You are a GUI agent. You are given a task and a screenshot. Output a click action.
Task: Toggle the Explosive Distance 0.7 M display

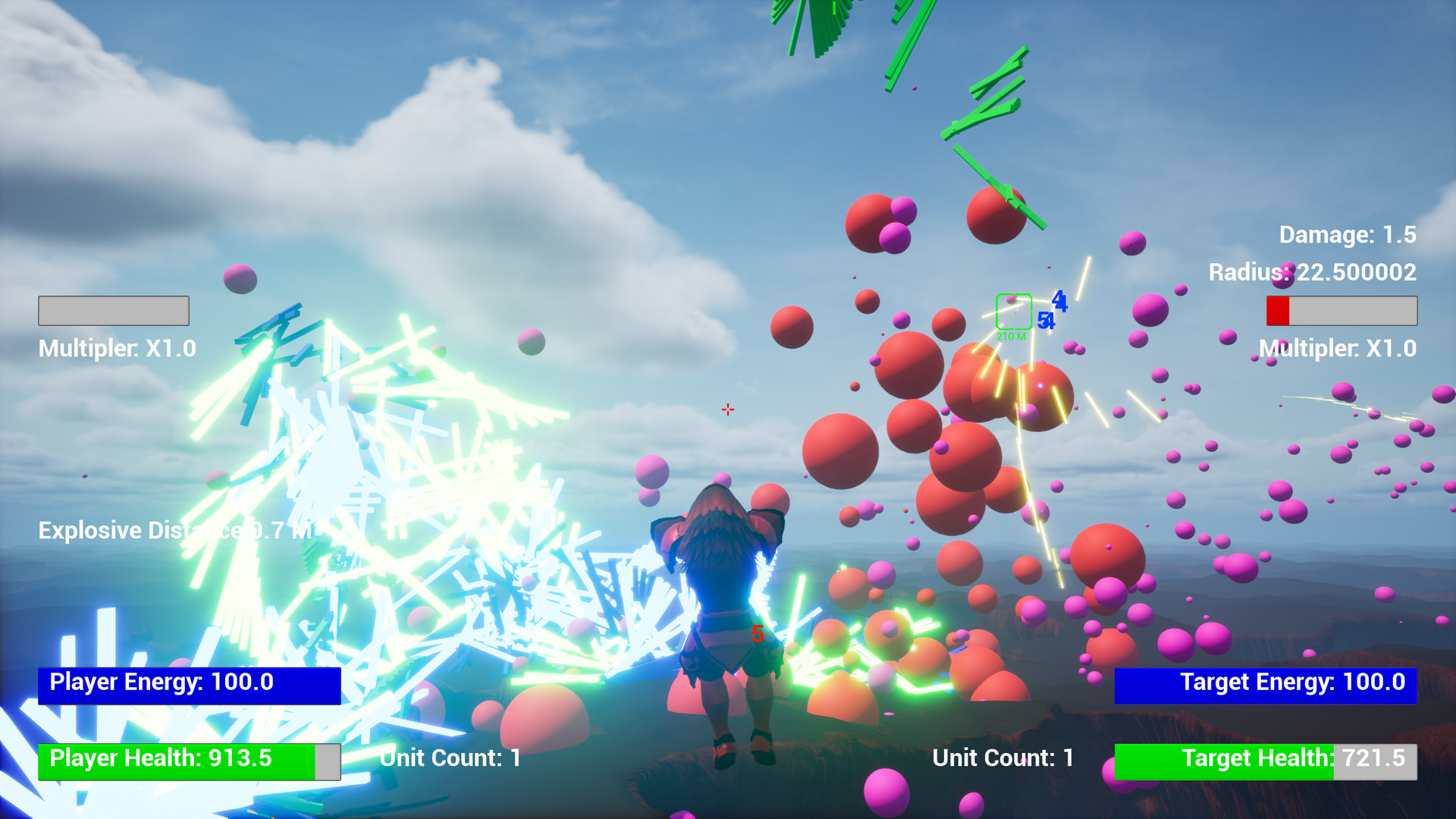coord(174,530)
